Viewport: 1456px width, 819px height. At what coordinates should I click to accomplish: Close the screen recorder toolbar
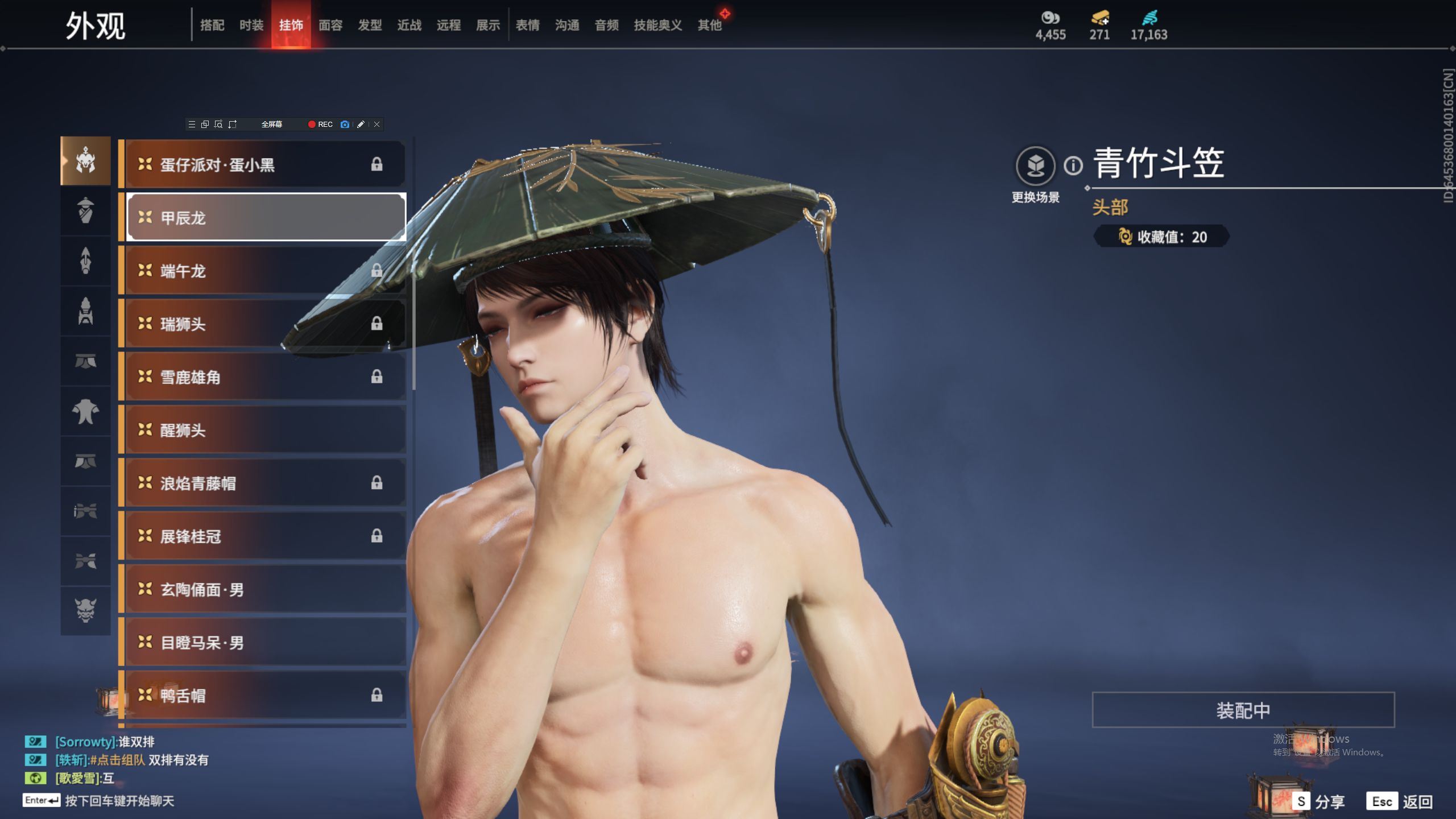point(377,125)
